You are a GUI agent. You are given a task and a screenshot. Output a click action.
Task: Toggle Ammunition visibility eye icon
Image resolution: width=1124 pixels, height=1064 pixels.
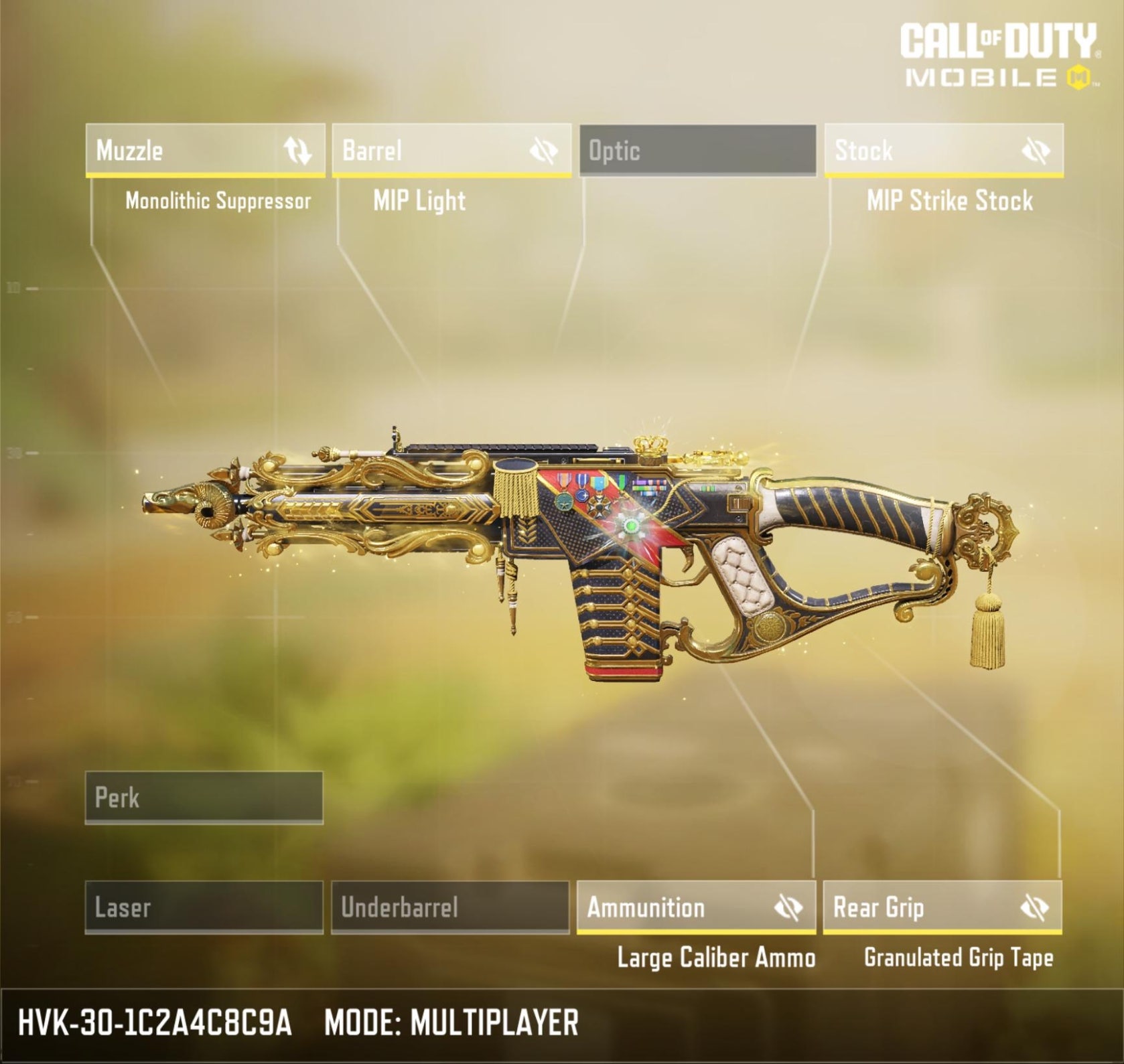point(788,908)
